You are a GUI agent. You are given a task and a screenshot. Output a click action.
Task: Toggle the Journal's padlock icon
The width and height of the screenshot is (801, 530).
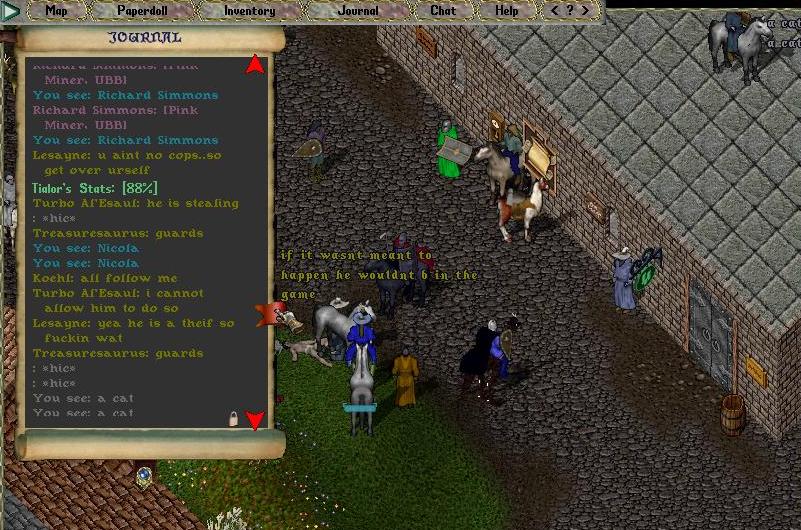point(234,419)
